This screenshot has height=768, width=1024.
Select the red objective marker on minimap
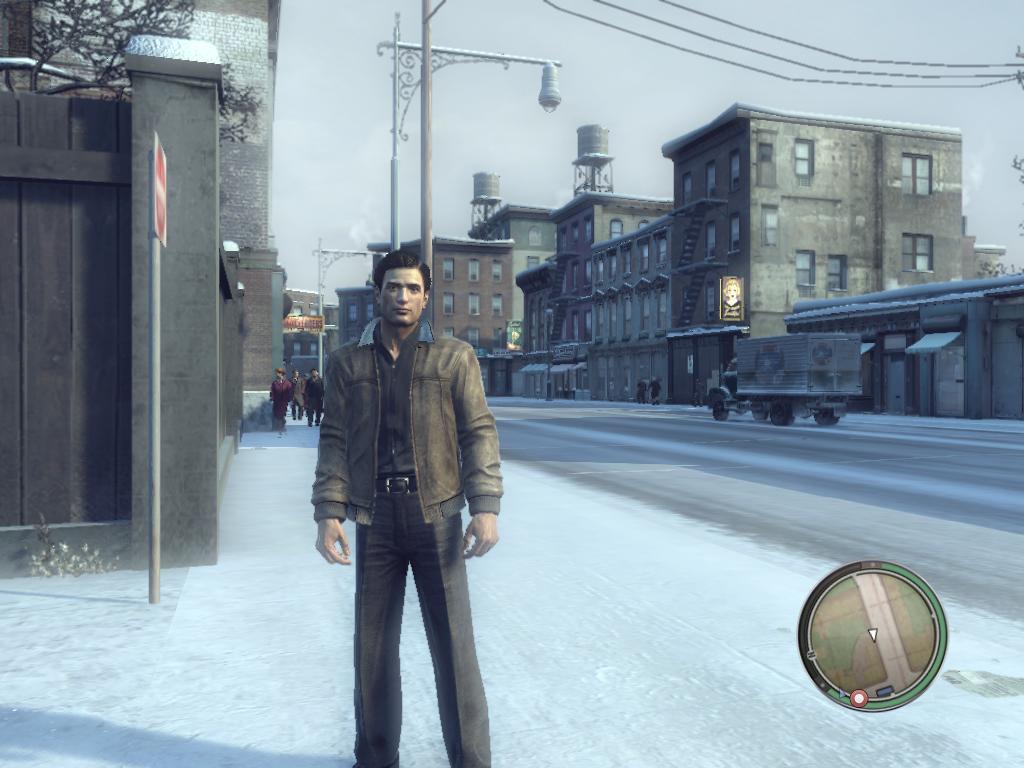(858, 697)
